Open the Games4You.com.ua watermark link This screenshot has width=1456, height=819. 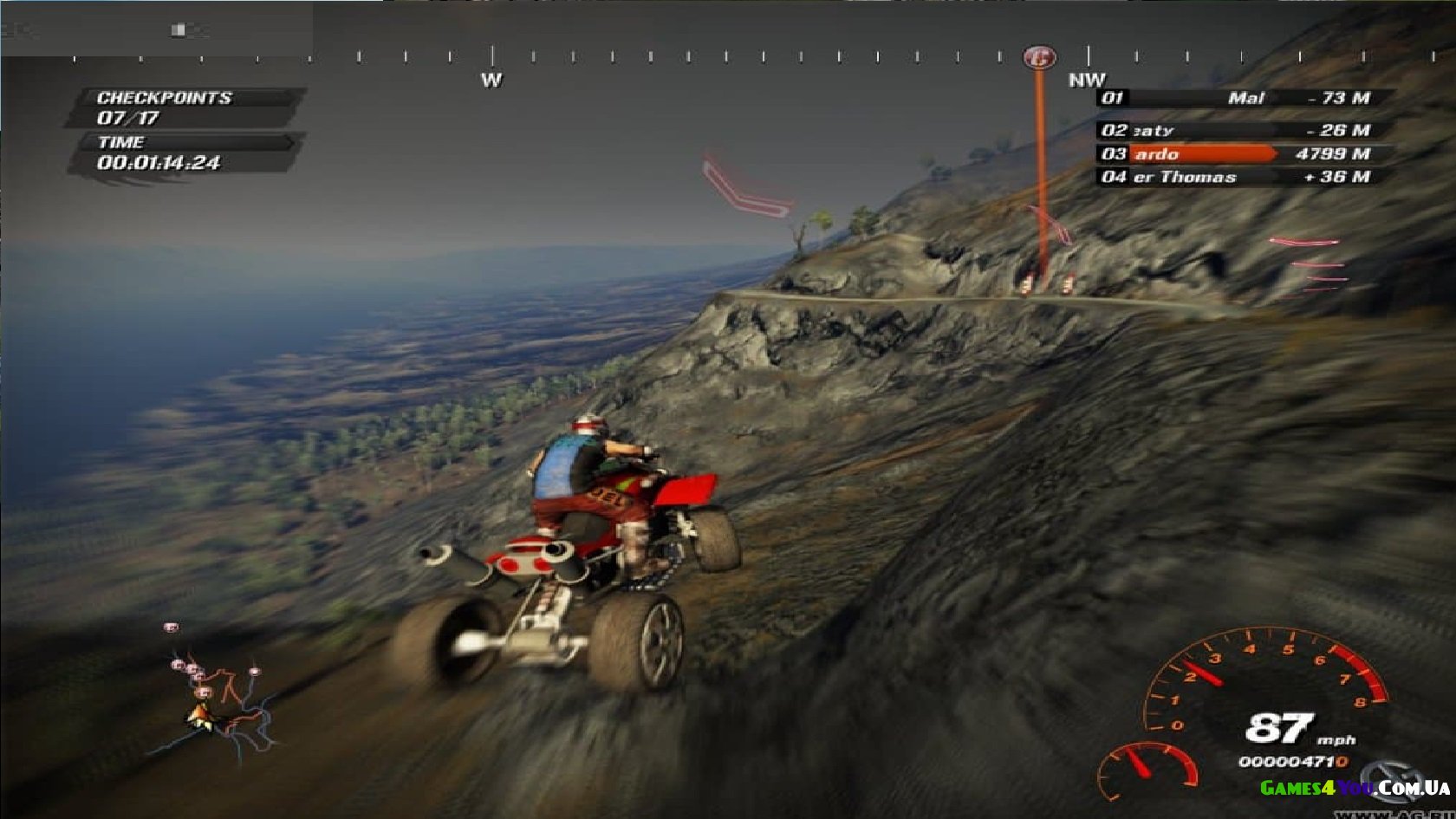tap(1354, 788)
